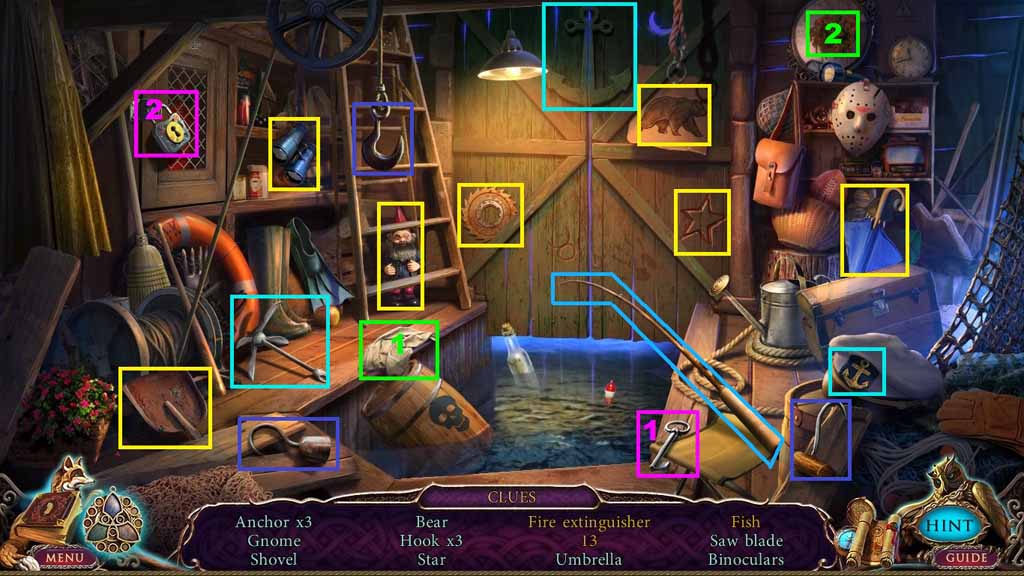Select the "Umbrella" clue entry
Screen dimensions: 1024x576
[x=589, y=560]
